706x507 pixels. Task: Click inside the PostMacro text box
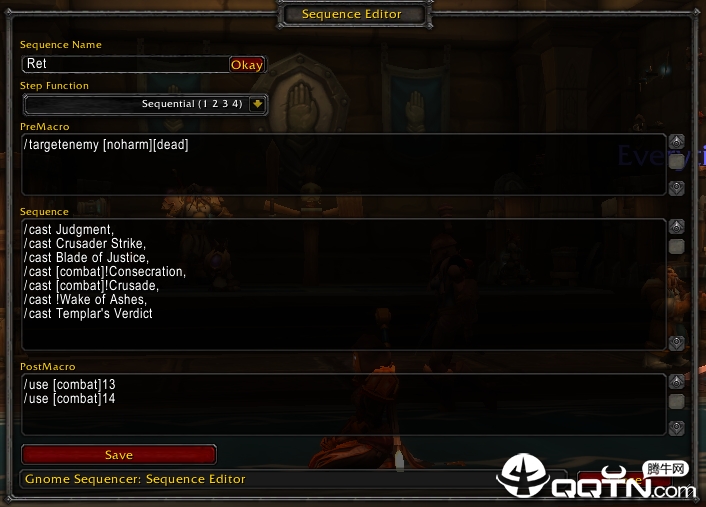coord(340,405)
